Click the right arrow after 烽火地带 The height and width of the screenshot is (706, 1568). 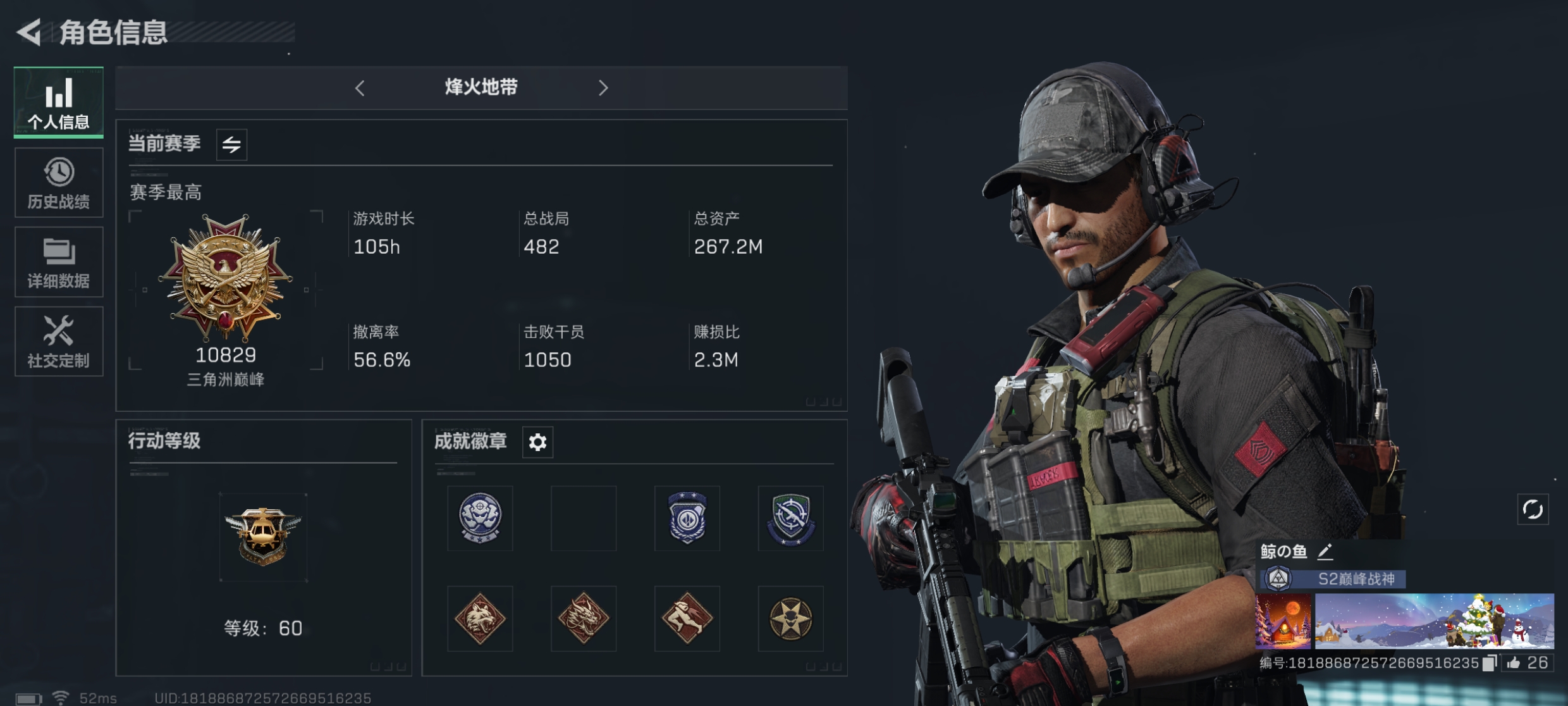(x=604, y=87)
